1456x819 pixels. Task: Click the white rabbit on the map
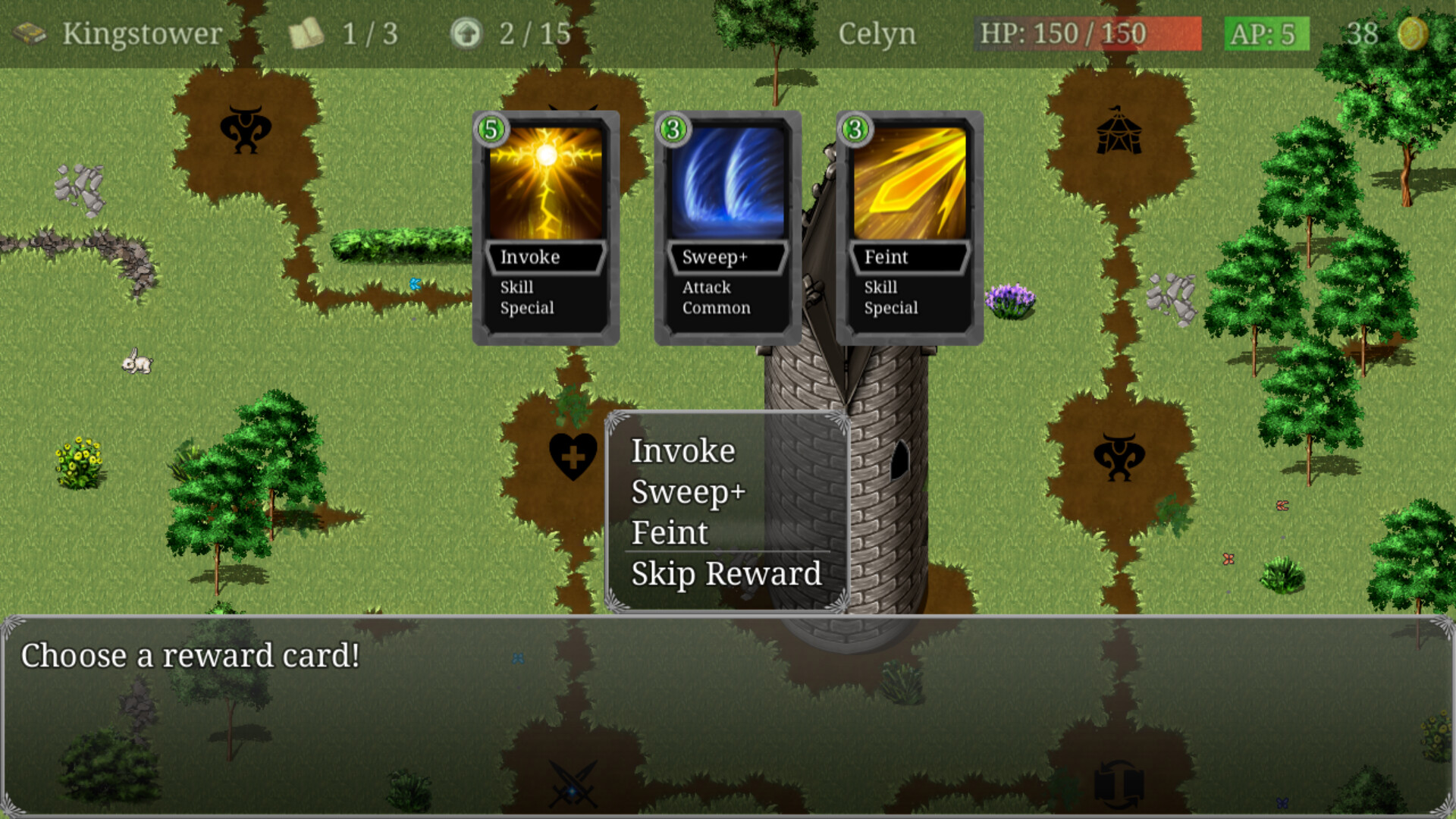pyautogui.click(x=136, y=363)
